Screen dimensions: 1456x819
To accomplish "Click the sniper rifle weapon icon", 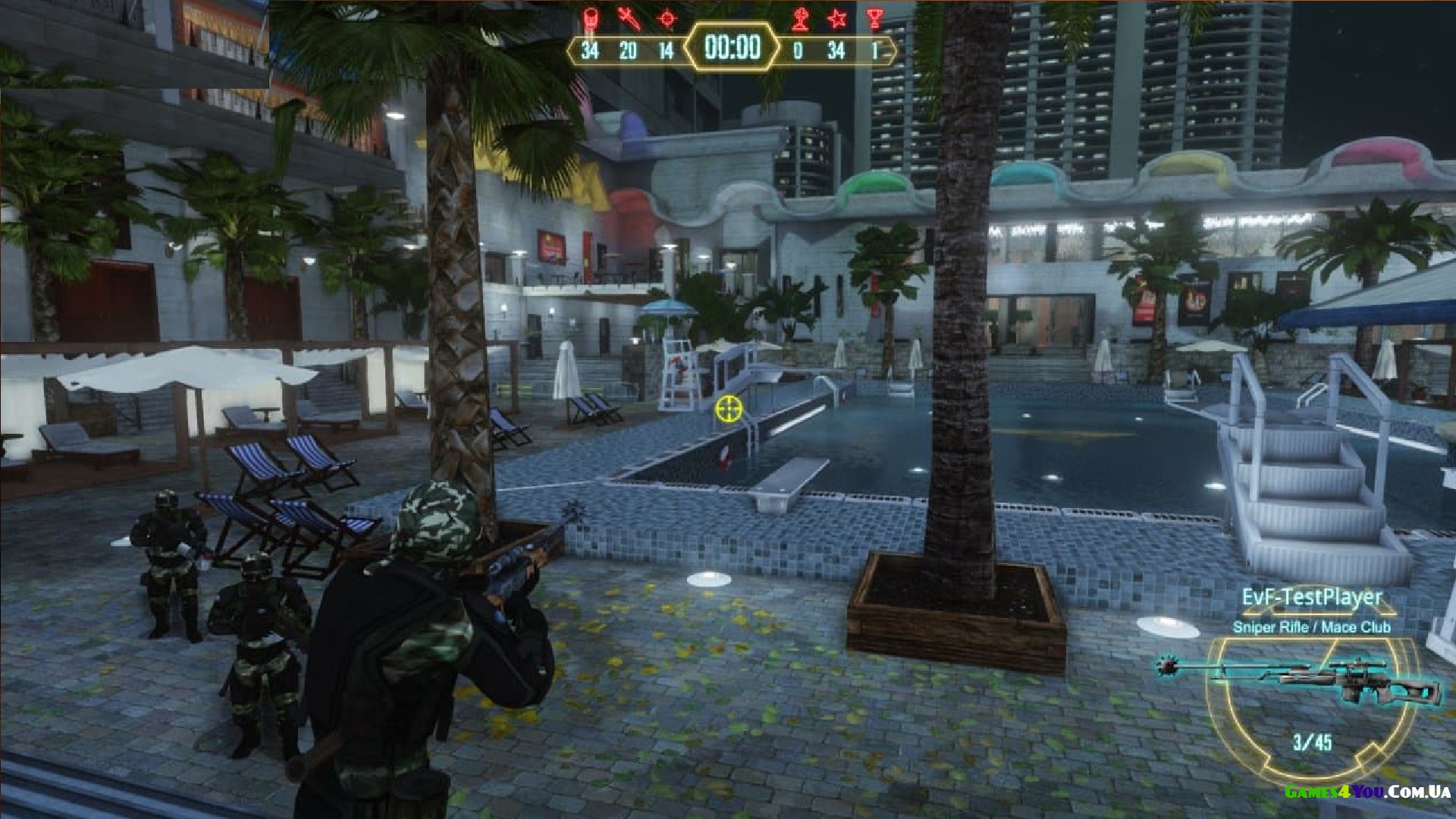I will tap(1298, 678).
